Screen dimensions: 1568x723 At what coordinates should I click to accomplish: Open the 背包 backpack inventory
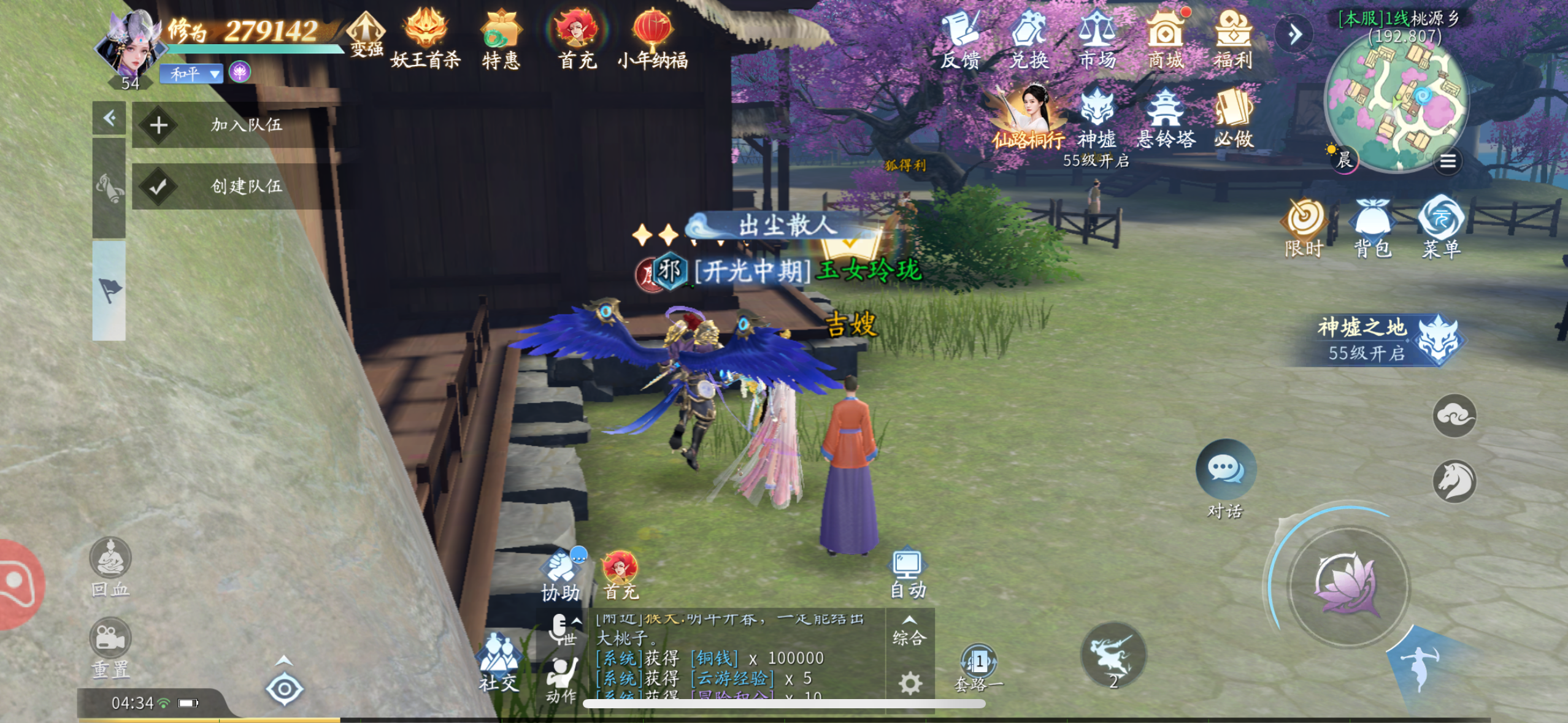tap(1372, 226)
